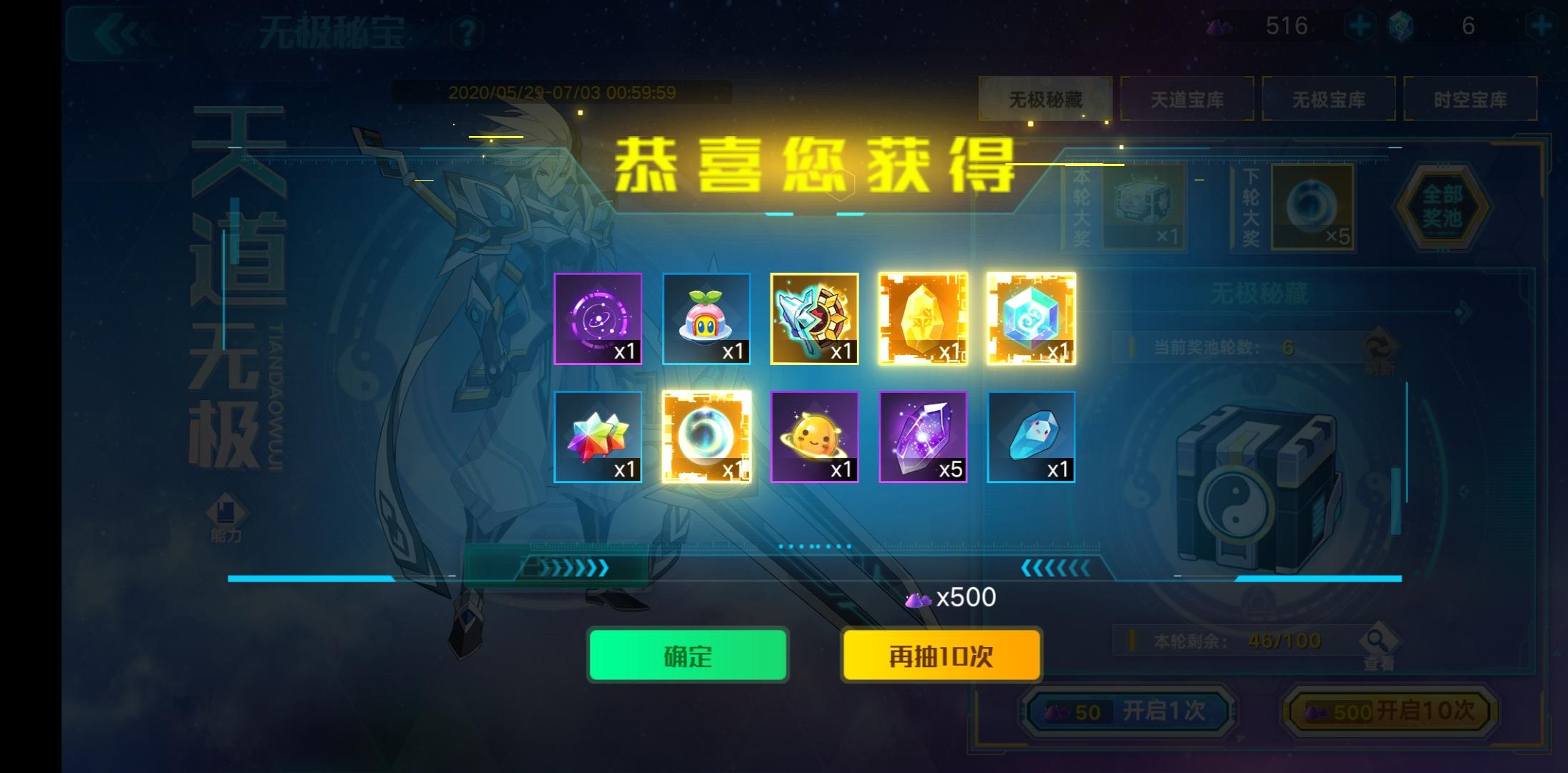Select the 无极宝库 tab

point(1330,100)
